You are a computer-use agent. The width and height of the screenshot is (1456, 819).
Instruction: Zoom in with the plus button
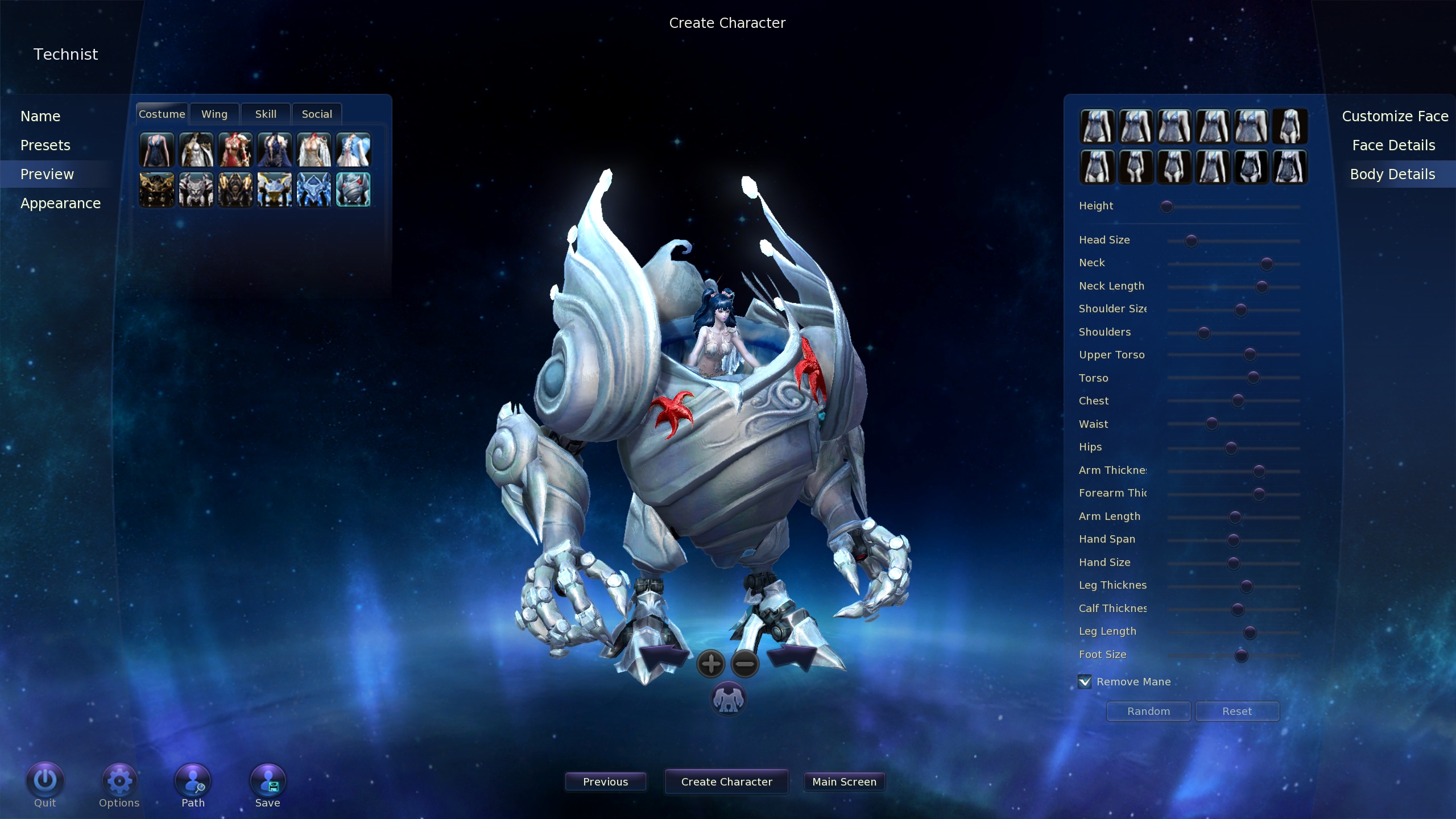pos(710,664)
